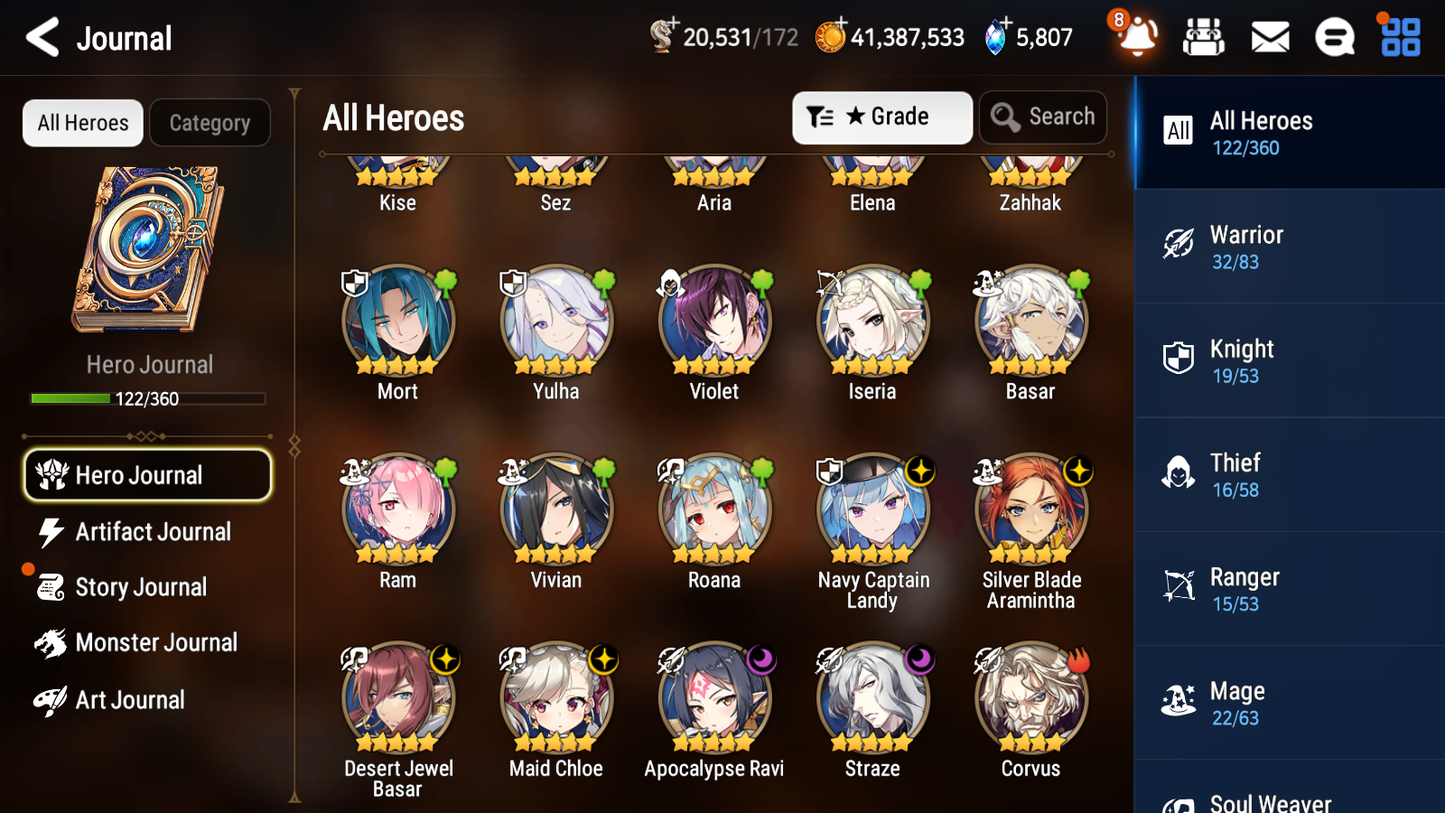Open the main menu grid icon
The height and width of the screenshot is (813, 1445).
point(1399,36)
